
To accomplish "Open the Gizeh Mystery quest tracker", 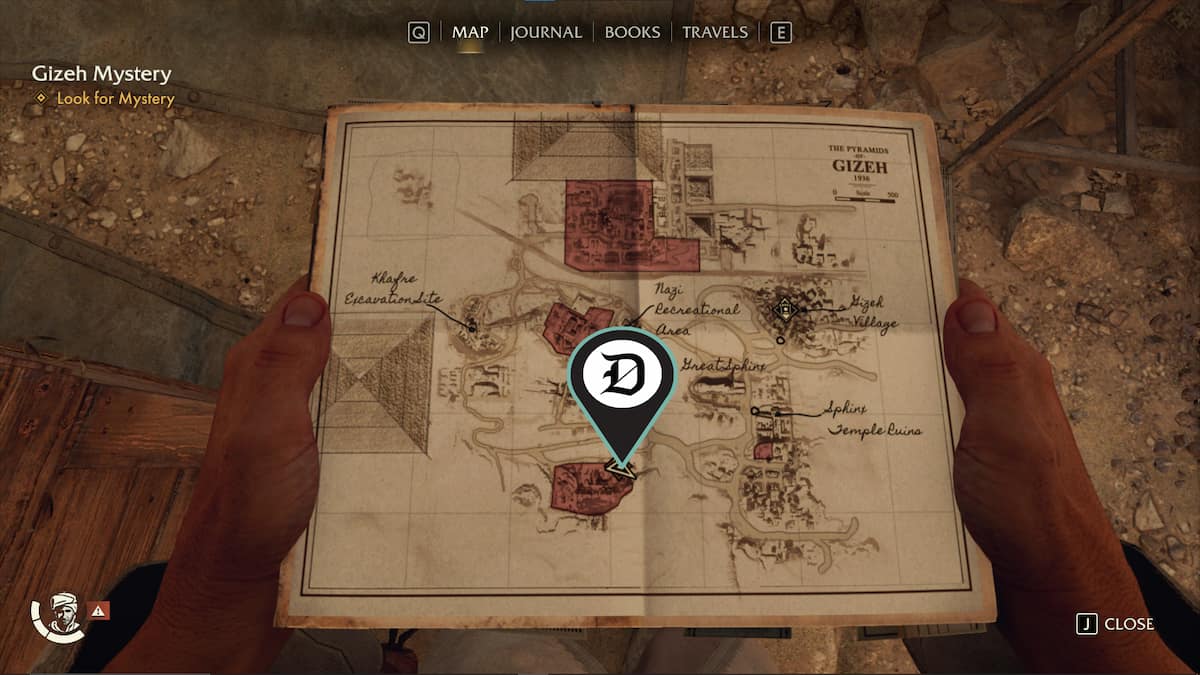I will pos(101,74).
